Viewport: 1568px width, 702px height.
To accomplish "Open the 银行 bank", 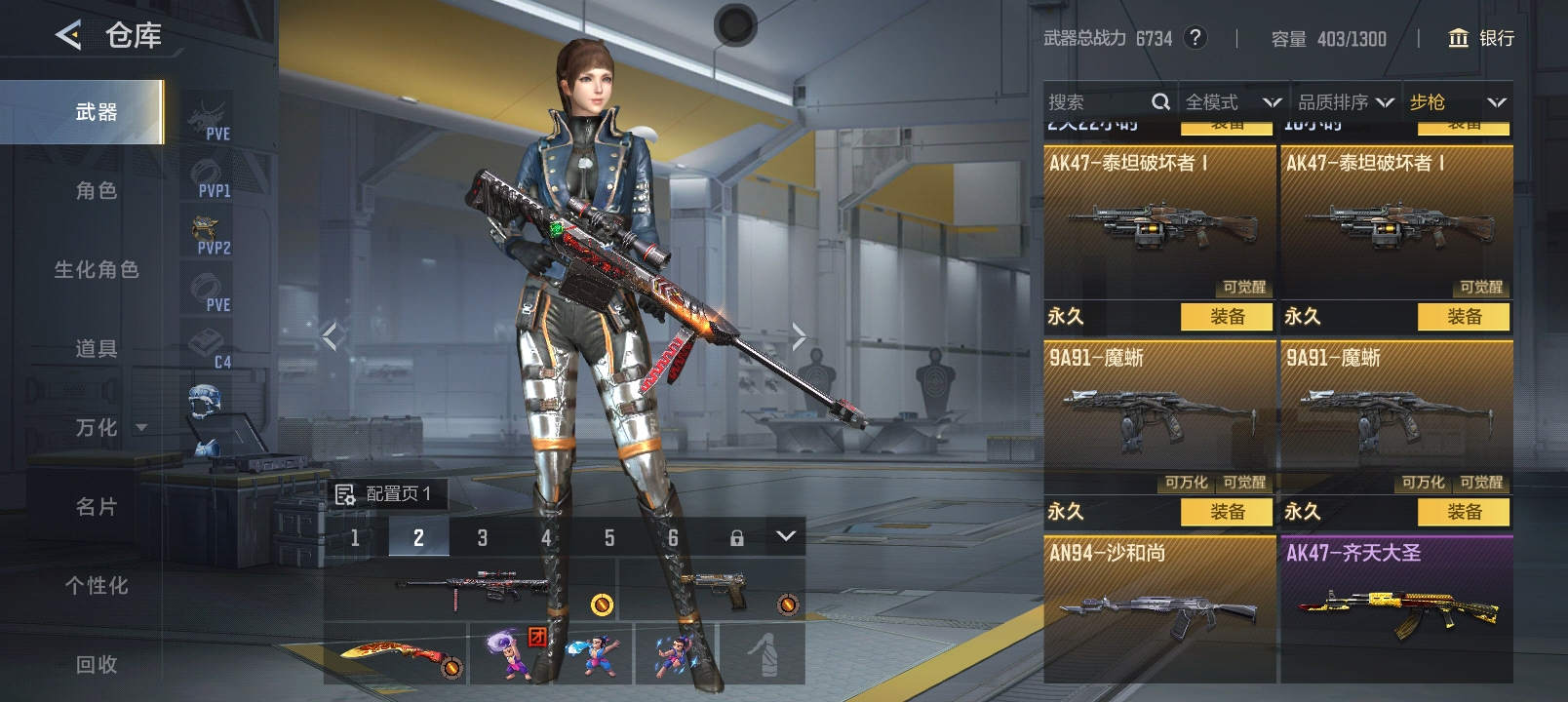I will [1480, 38].
